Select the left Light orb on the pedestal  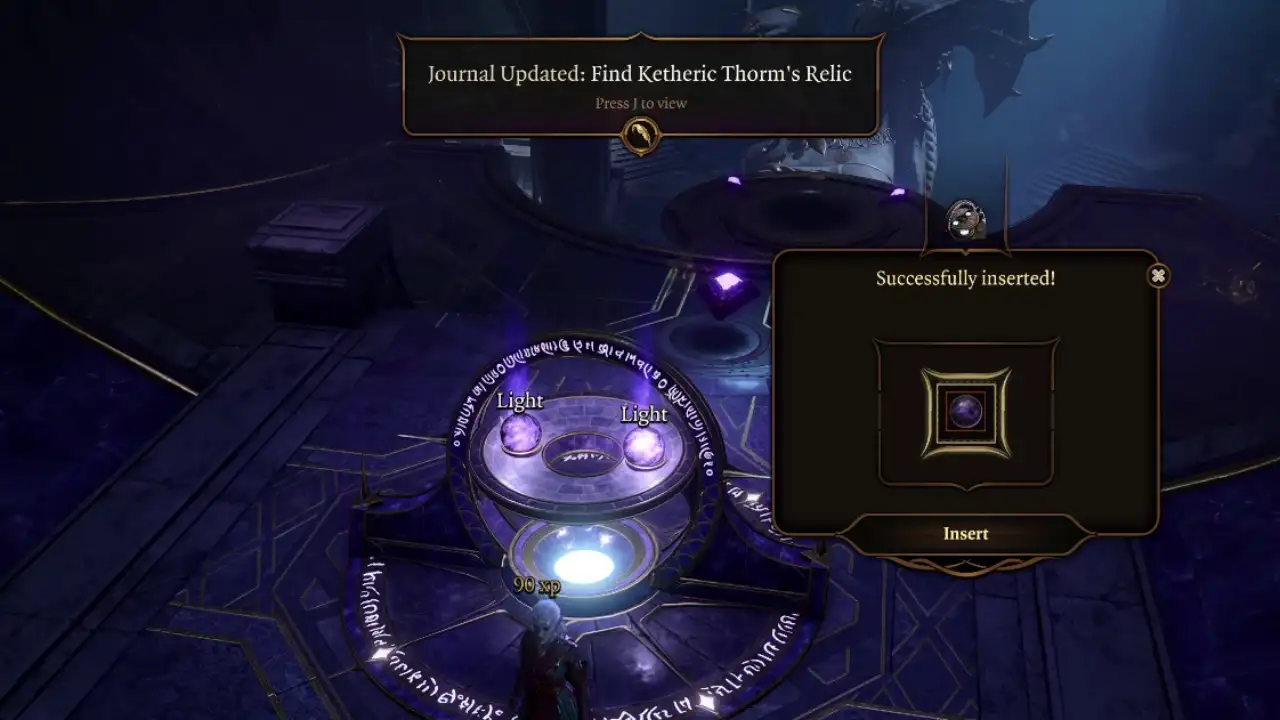pyautogui.click(x=523, y=435)
